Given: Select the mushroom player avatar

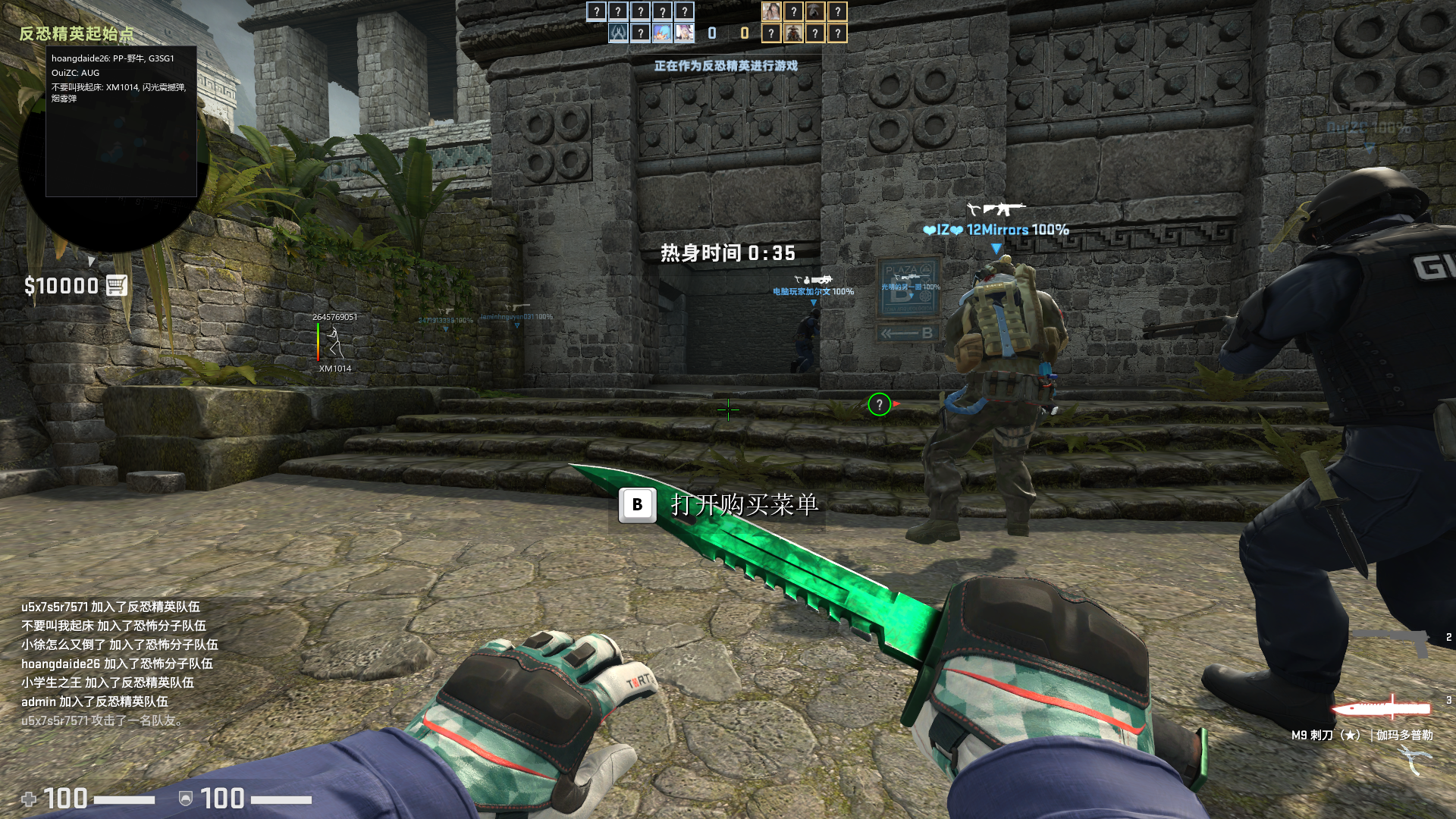Looking at the screenshot, I should coord(815,11).
